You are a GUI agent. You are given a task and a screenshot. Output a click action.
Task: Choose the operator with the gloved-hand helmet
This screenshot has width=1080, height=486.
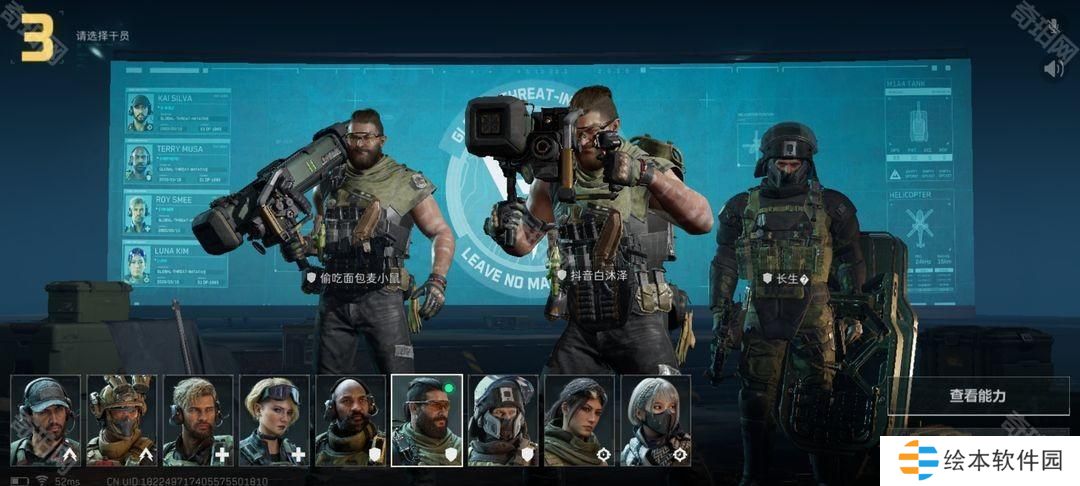click(120, 420)
